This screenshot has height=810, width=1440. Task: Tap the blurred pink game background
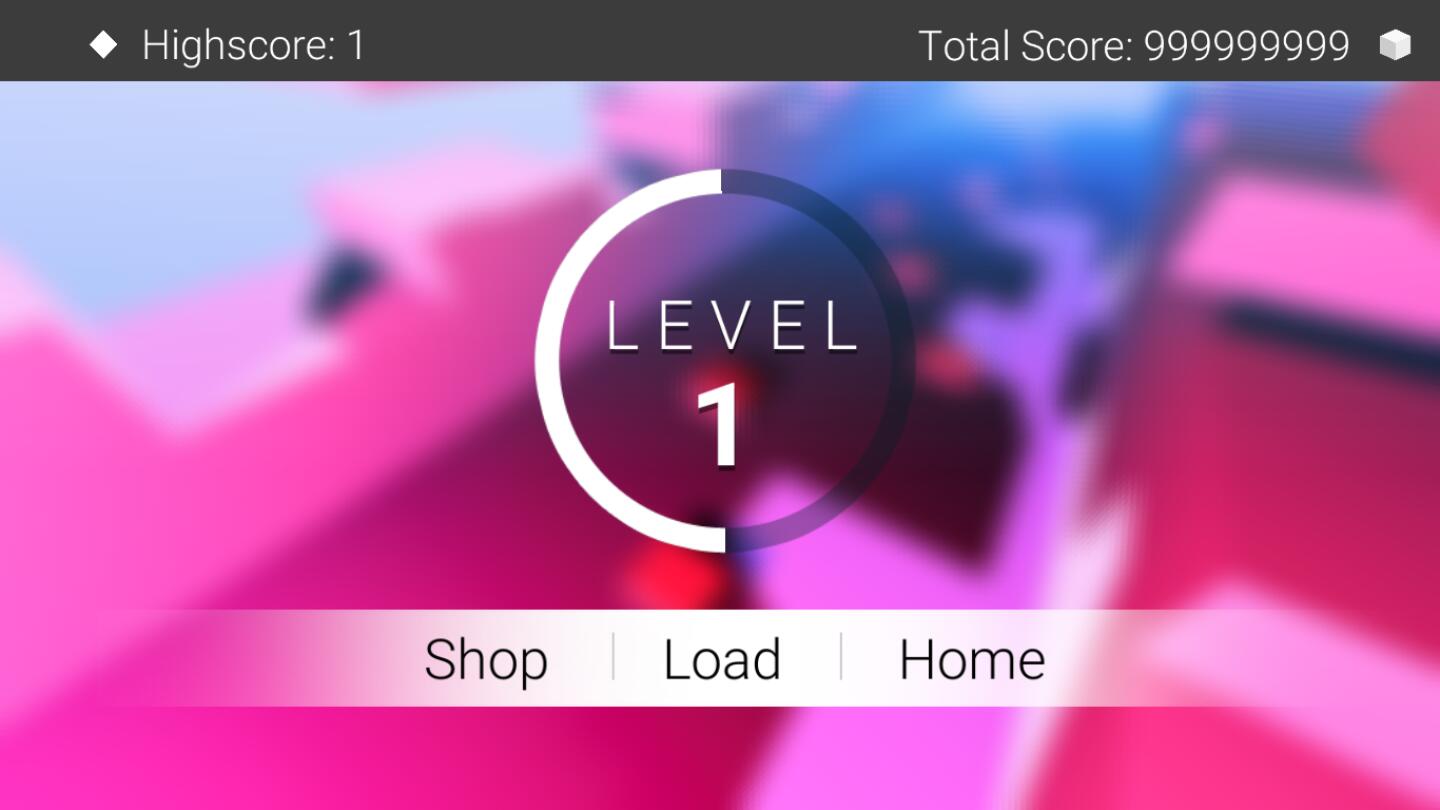[200, 500]
